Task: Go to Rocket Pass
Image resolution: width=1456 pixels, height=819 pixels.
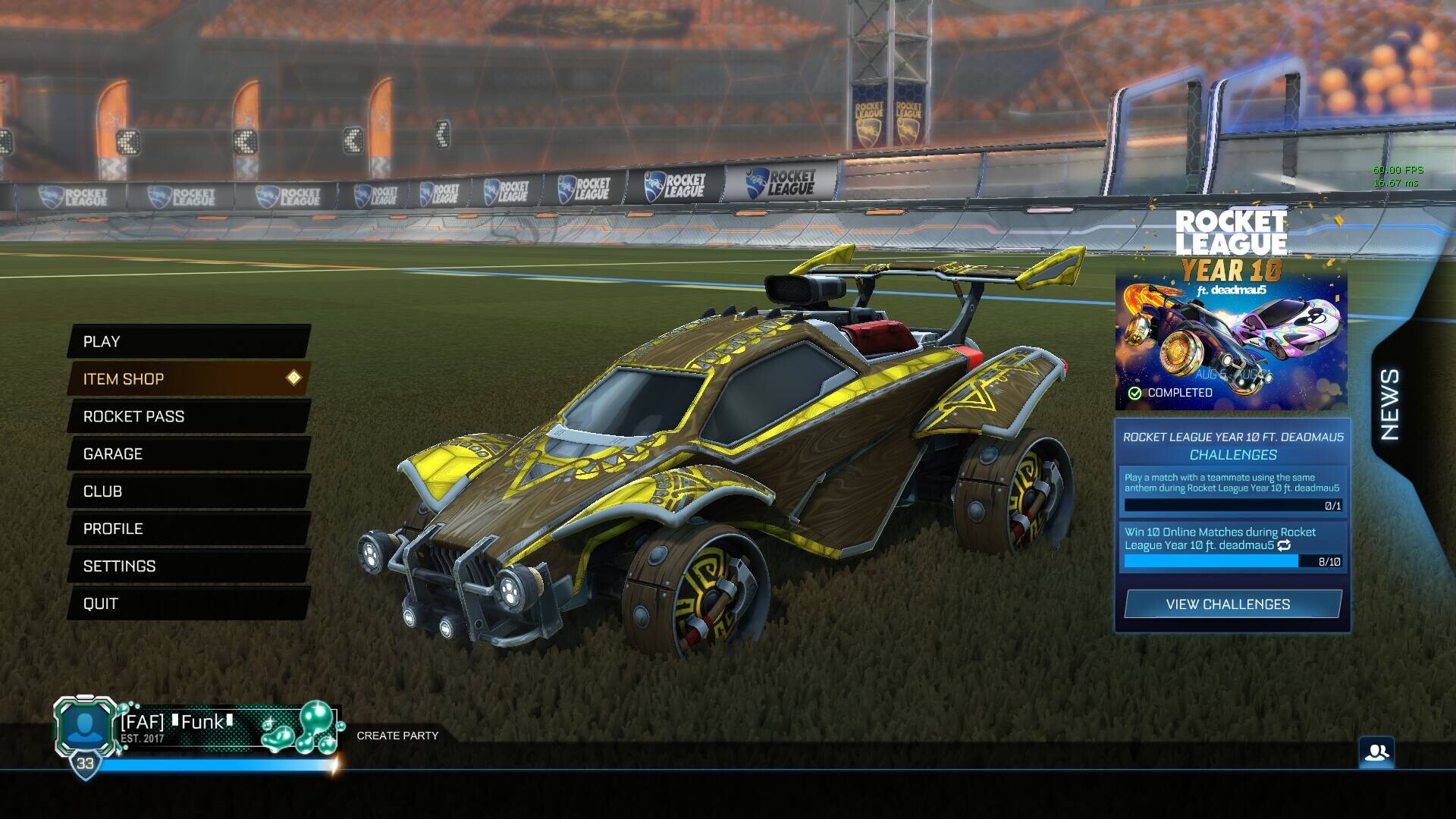Action: 188,416
